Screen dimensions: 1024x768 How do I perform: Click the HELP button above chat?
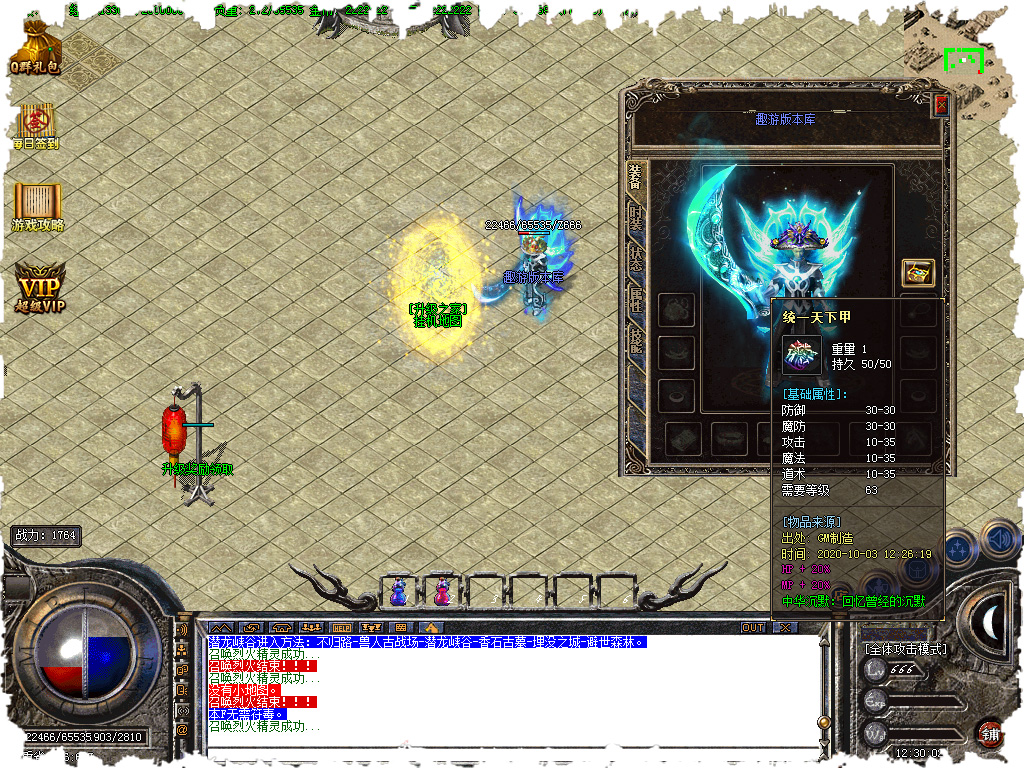[341, 628]
